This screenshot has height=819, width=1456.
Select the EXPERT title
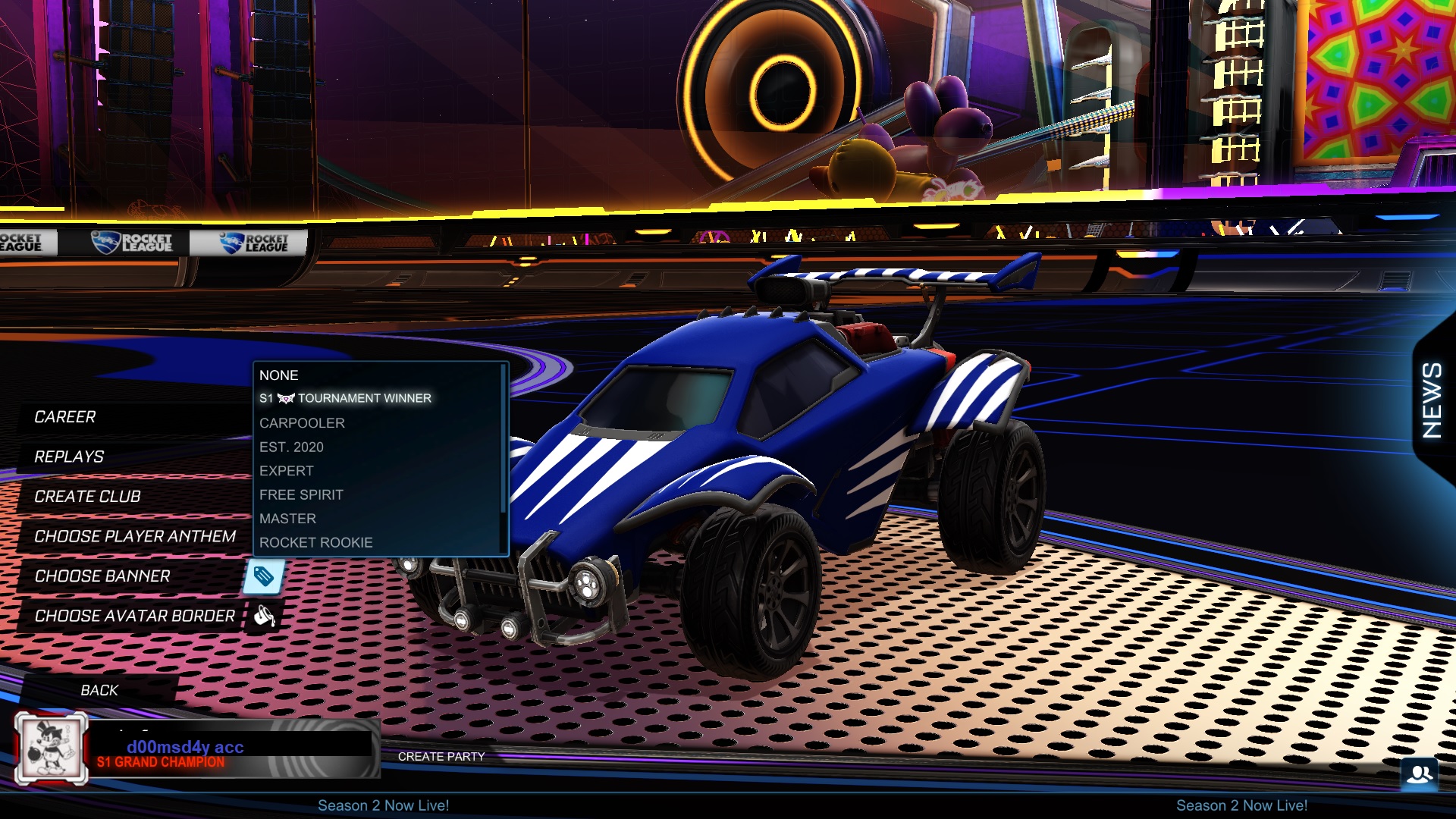286,470
